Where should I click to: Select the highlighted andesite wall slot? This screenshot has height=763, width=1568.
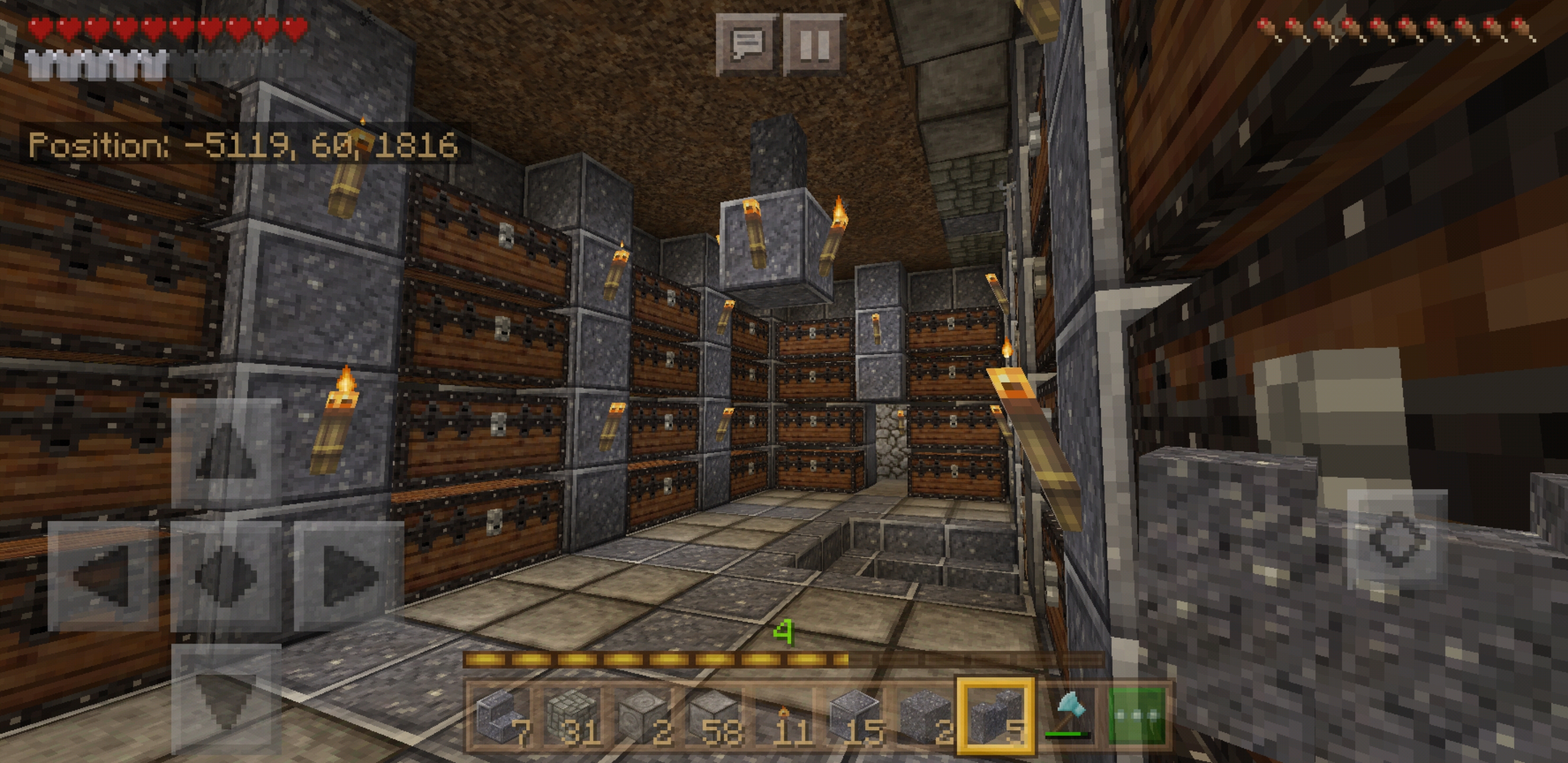coord(996,717)
